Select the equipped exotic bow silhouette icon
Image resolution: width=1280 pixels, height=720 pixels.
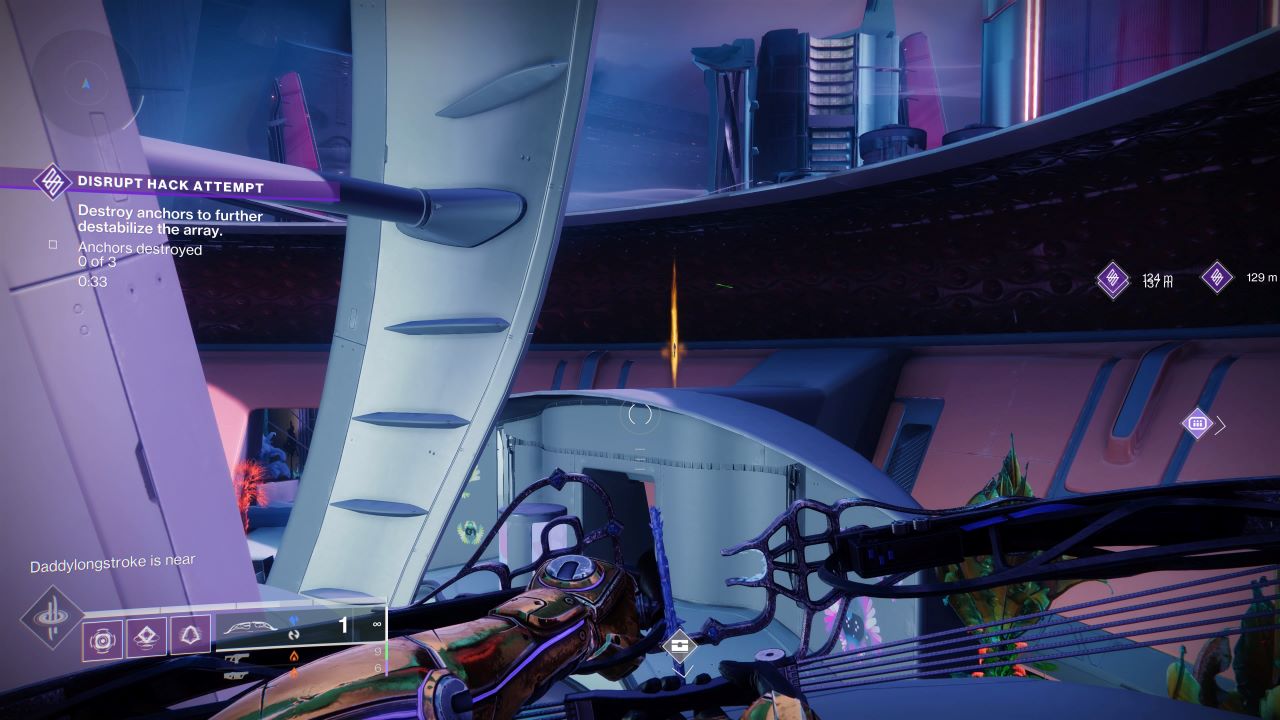pyautogui.click(x=250, y=627)
